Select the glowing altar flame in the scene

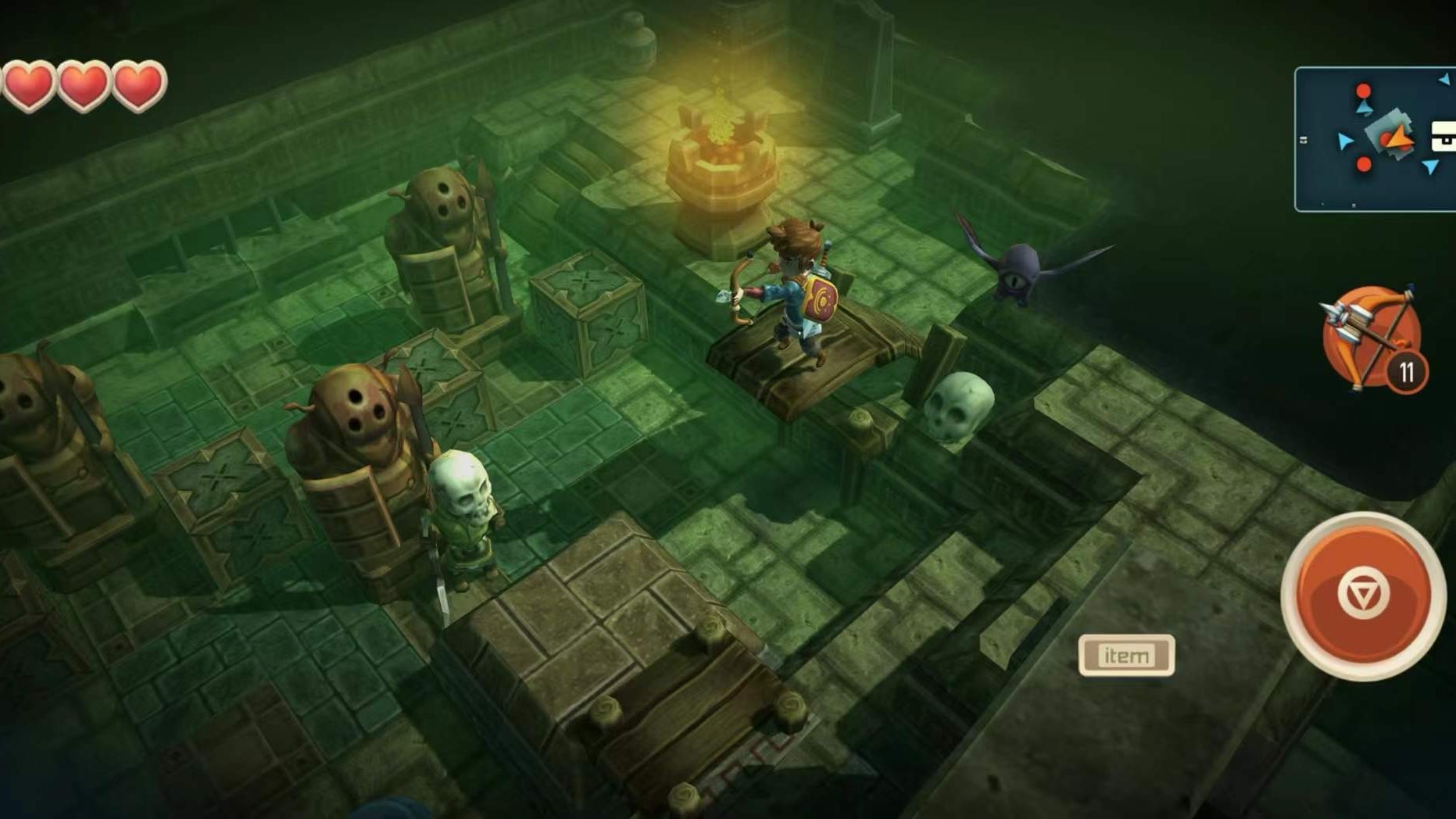click(x=723, y=125)
